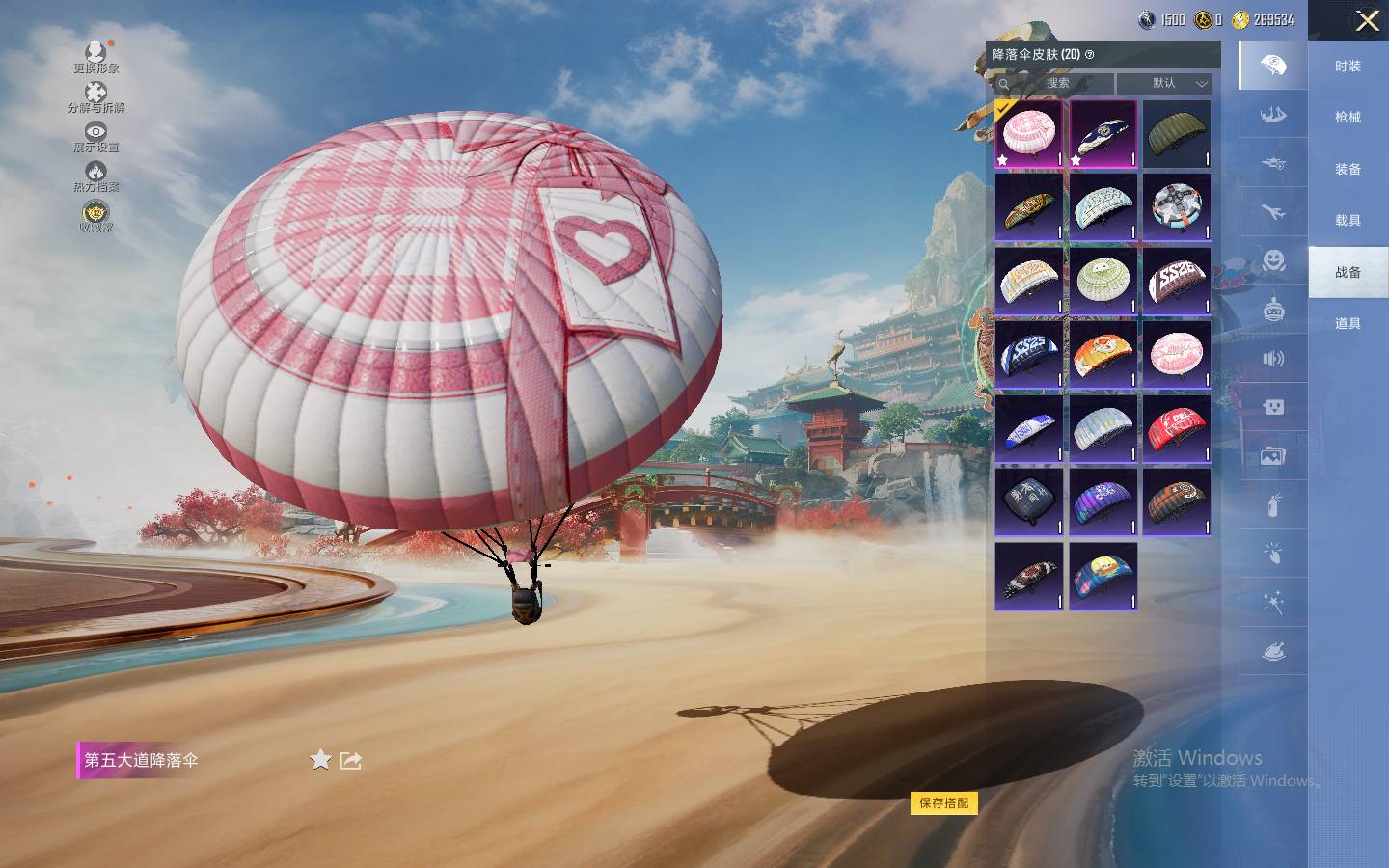The height and width of the screenshot is (868, 1389).
Task: Switch to the 道具 items tab
Action: pos(1348,323)
